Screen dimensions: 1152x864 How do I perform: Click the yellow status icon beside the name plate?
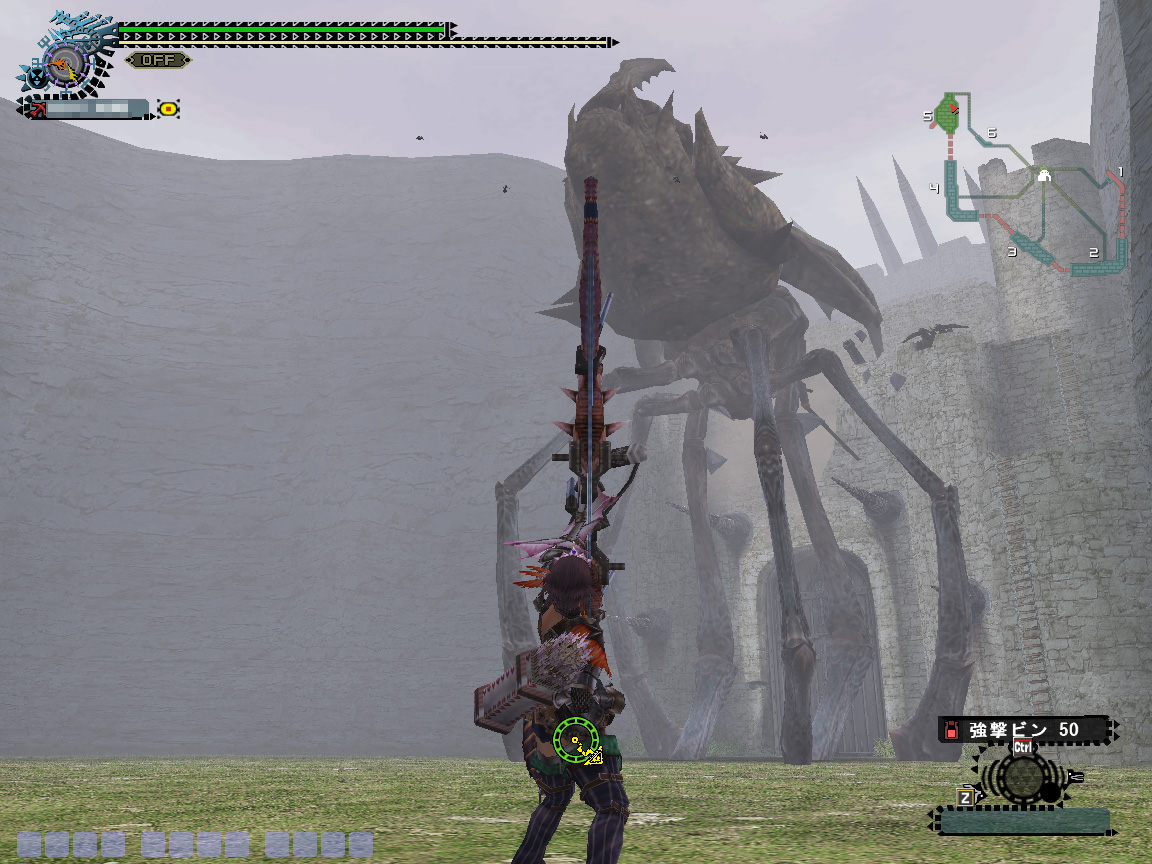(169, 109)
